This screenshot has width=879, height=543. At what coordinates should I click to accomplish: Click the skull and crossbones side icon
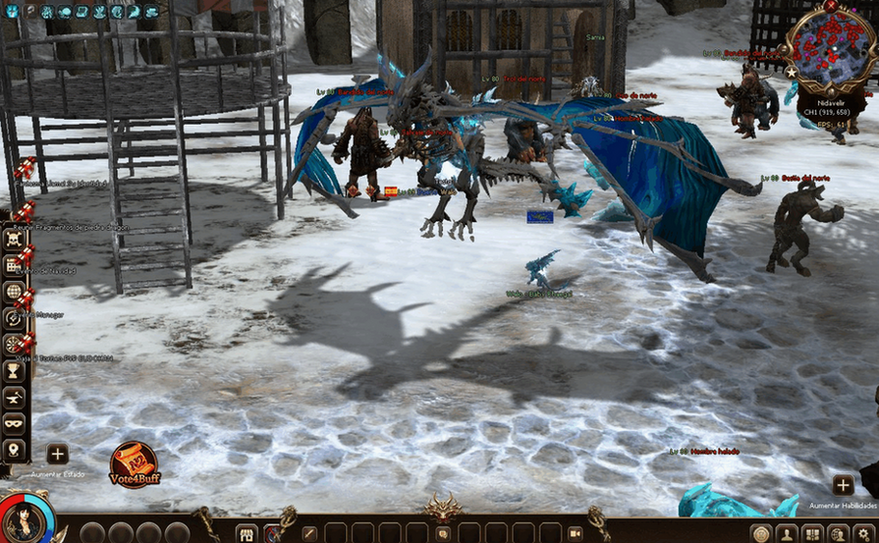coord(14,239)
